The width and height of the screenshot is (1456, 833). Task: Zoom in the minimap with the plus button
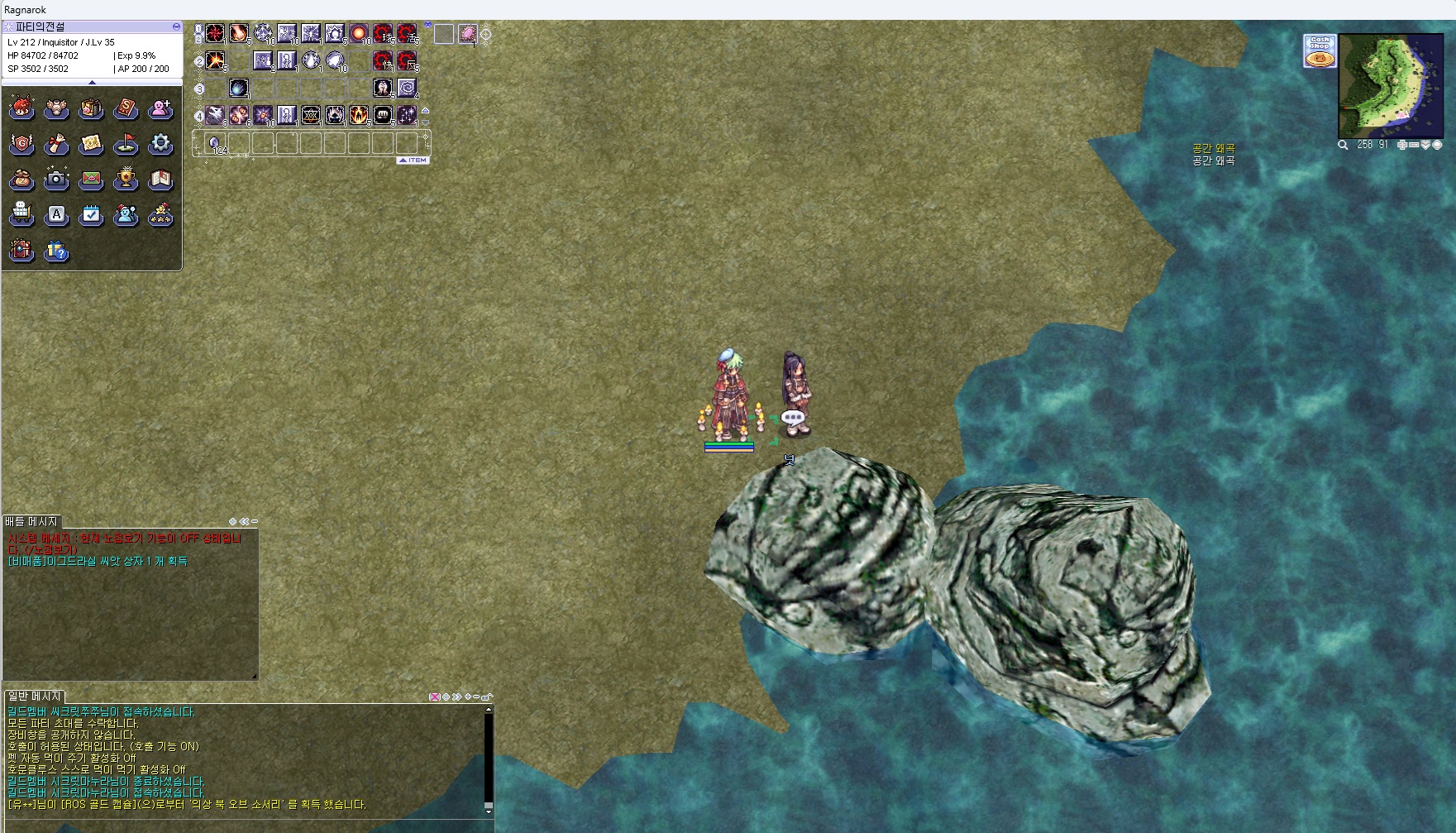coord(1402,145)
